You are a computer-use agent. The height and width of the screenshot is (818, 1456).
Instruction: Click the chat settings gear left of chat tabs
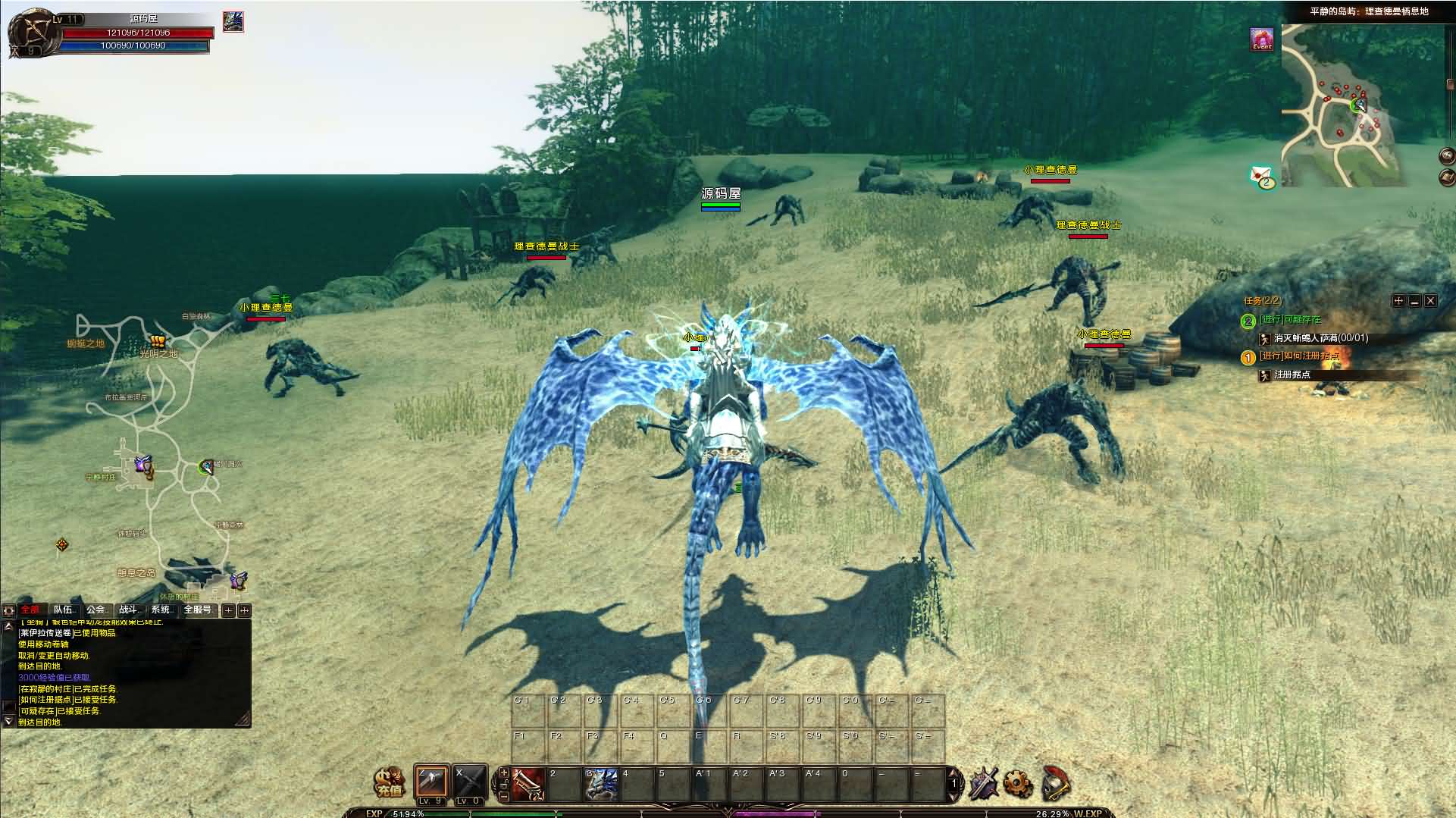tap(9, 610)
